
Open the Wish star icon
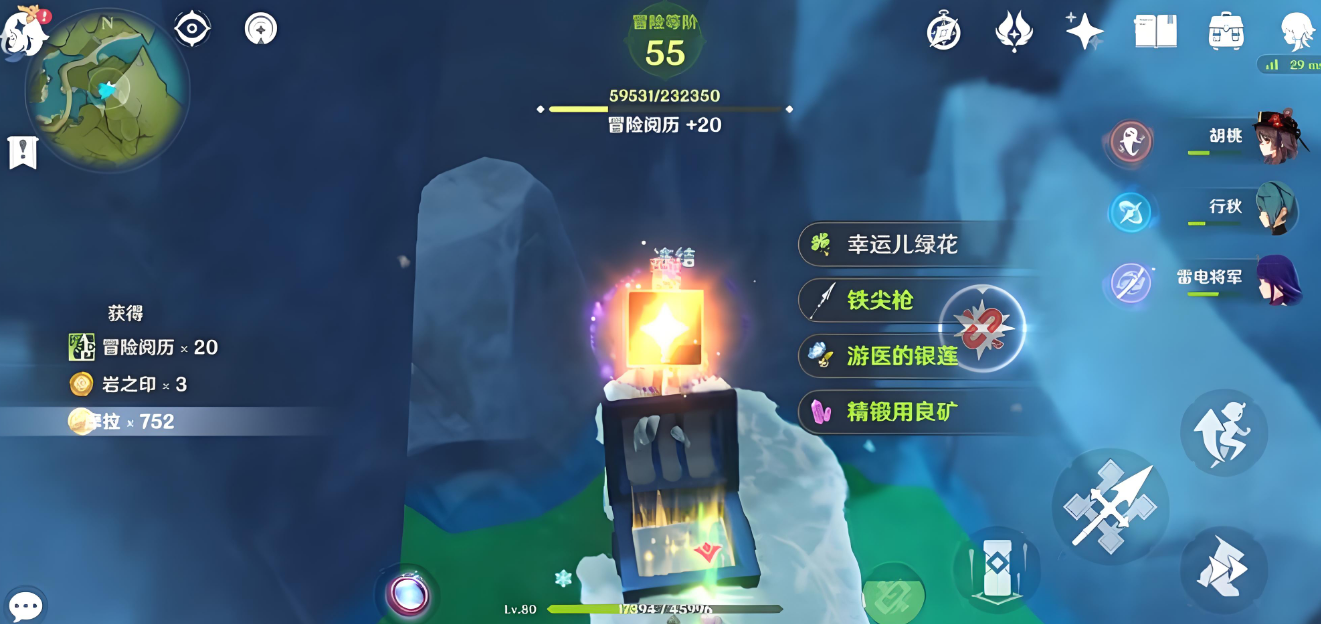coord(1084,31)
